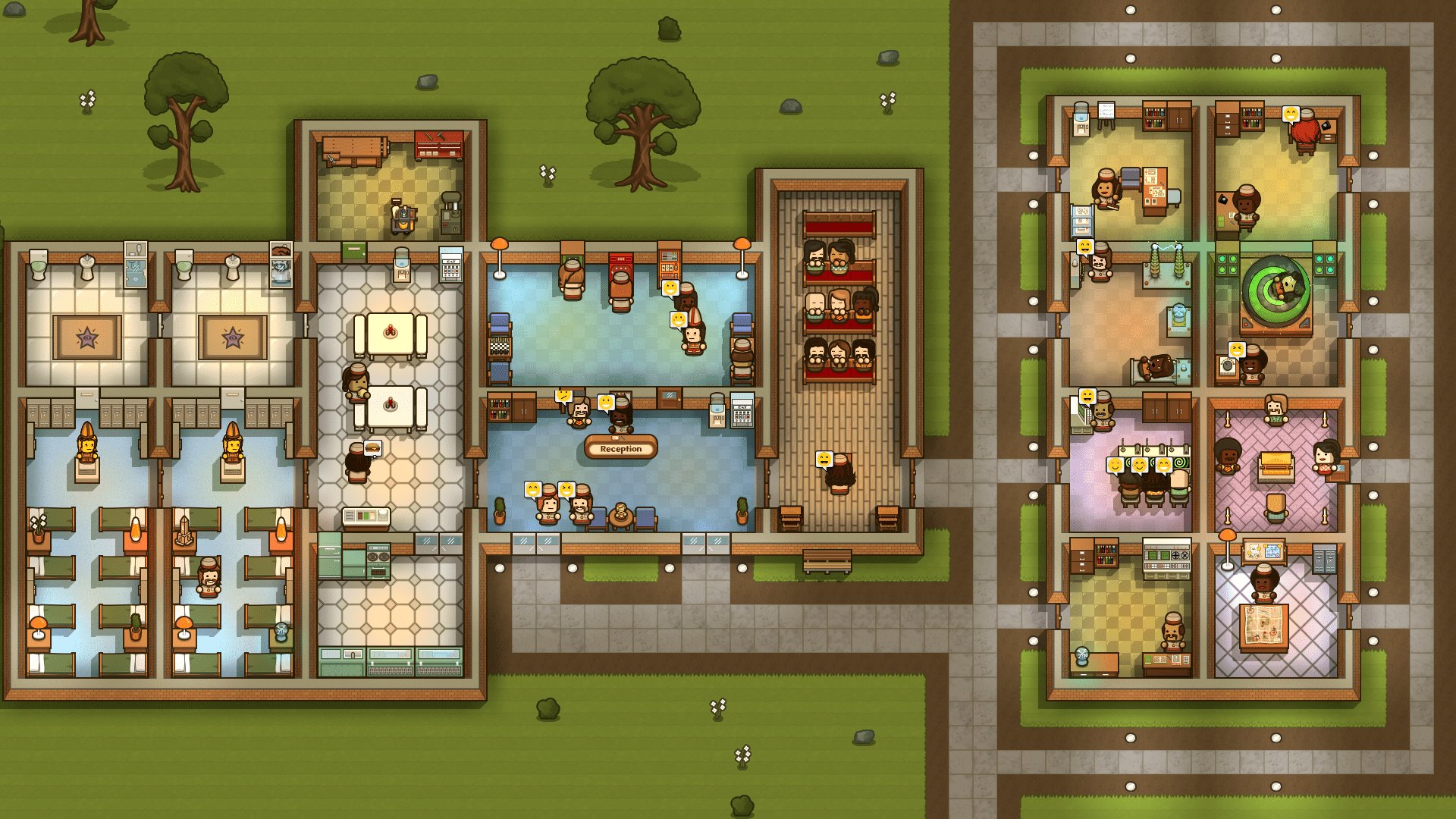Click the Reception room label

pyautogui.click(x=620, y=448)
